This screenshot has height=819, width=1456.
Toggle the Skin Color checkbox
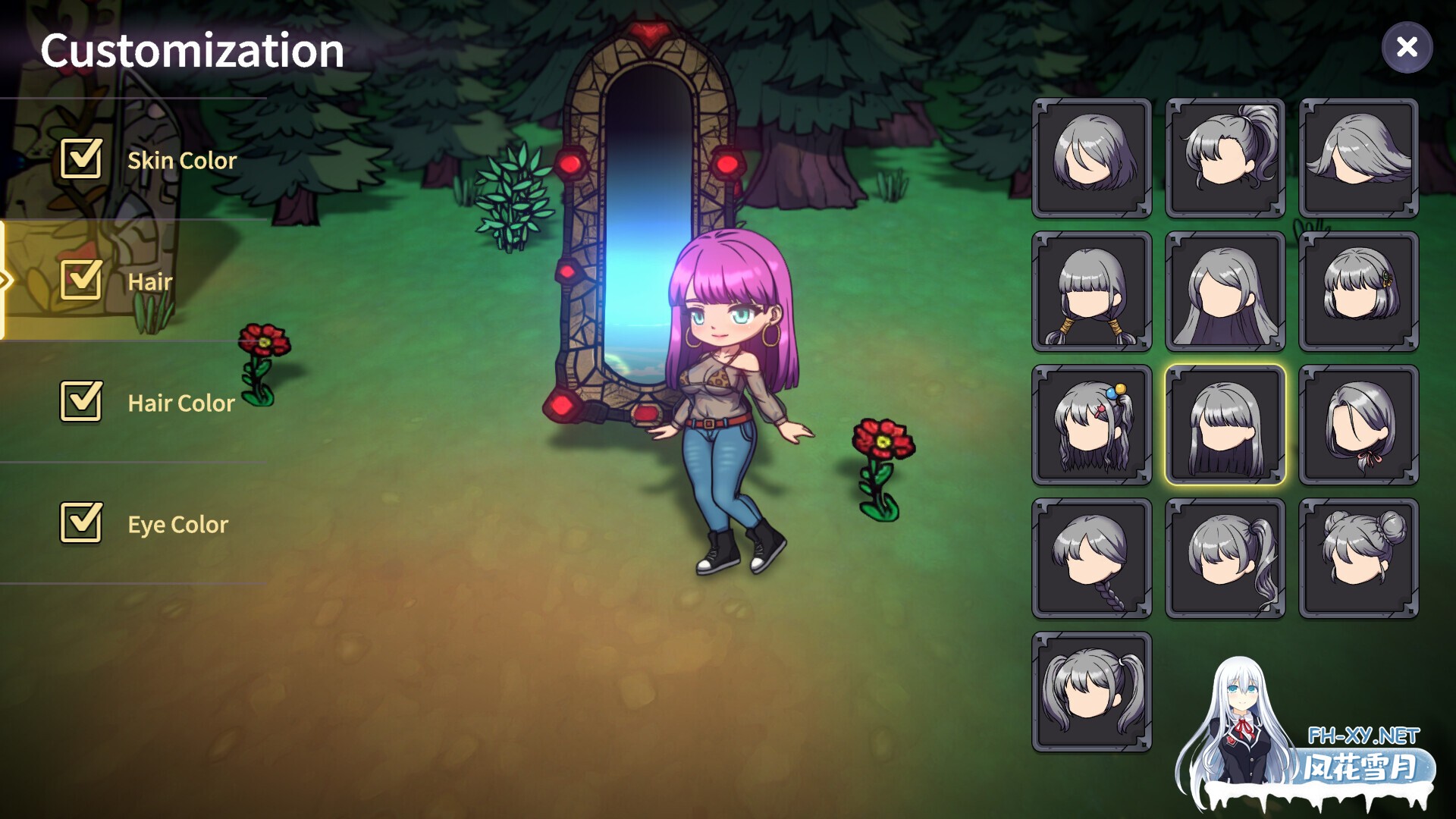[81, 159]
